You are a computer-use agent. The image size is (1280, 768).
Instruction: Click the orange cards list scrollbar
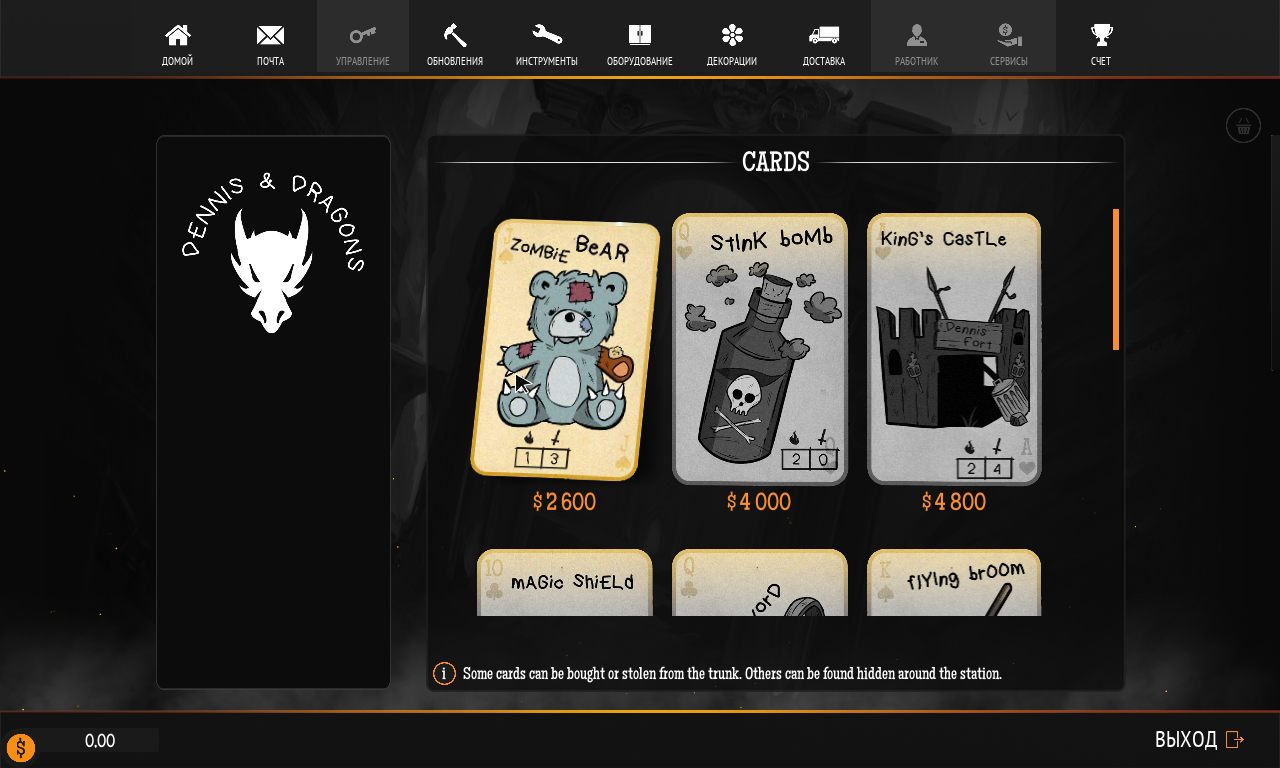click(x=1116, y=280)
